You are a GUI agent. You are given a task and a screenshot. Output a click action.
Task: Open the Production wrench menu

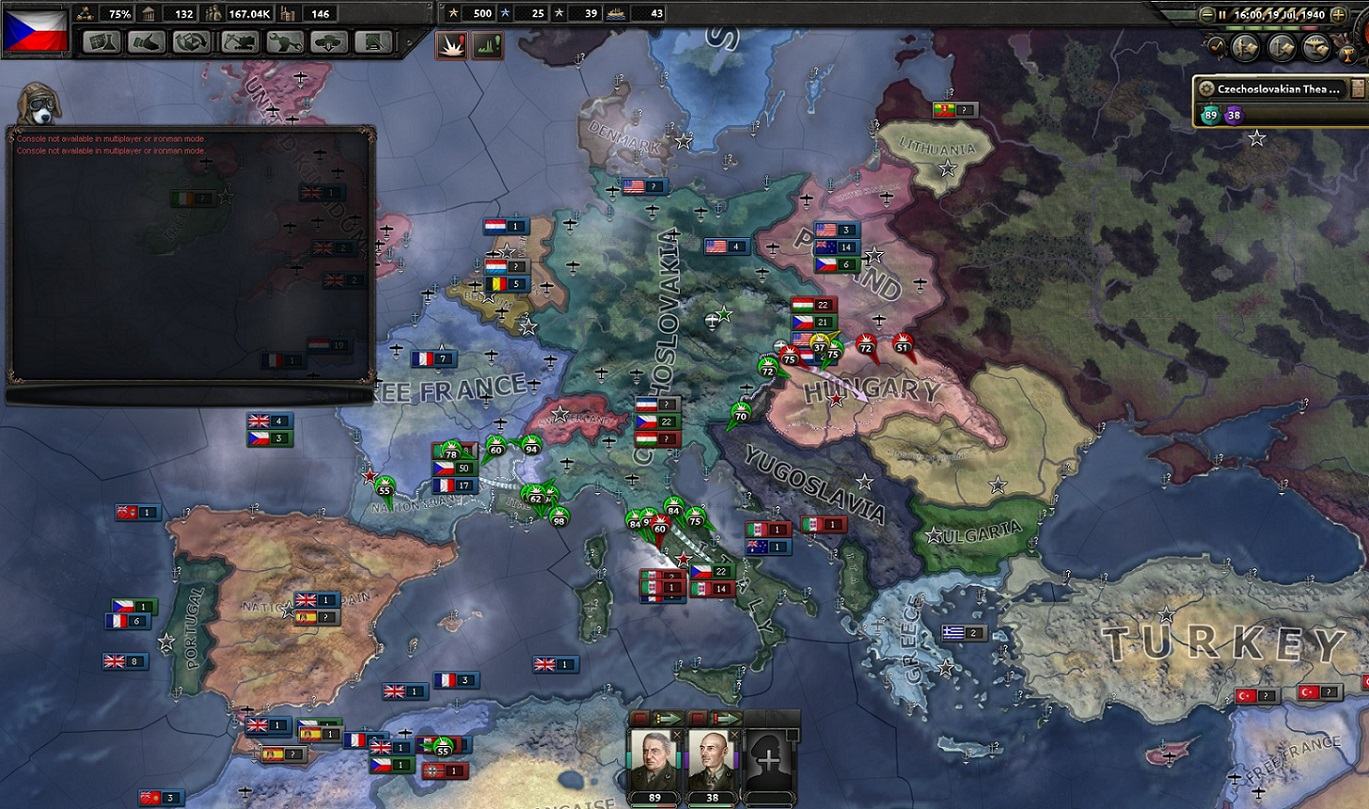click(284, 42)
